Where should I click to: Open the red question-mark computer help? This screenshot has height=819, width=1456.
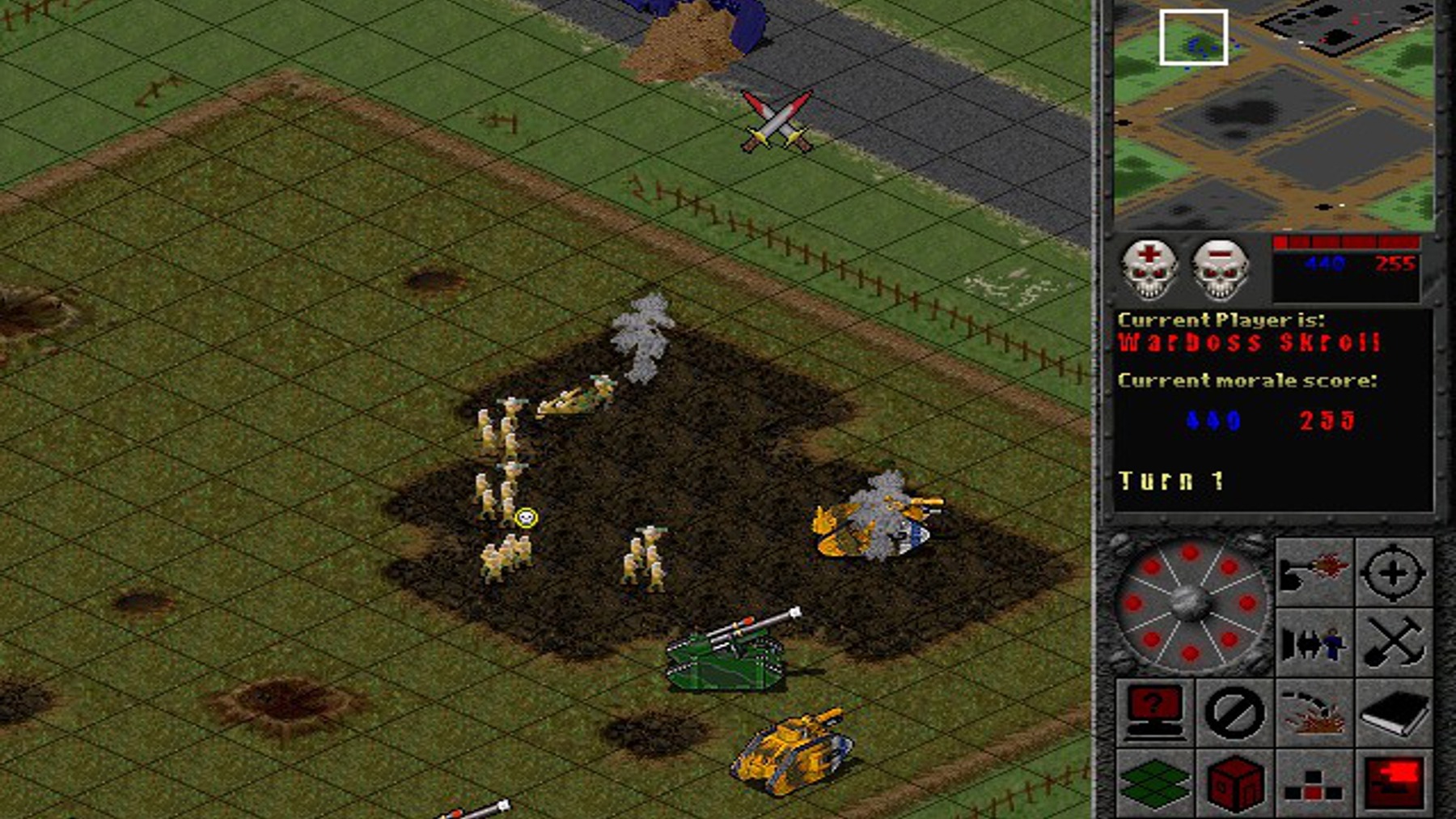pos(1154,712)
